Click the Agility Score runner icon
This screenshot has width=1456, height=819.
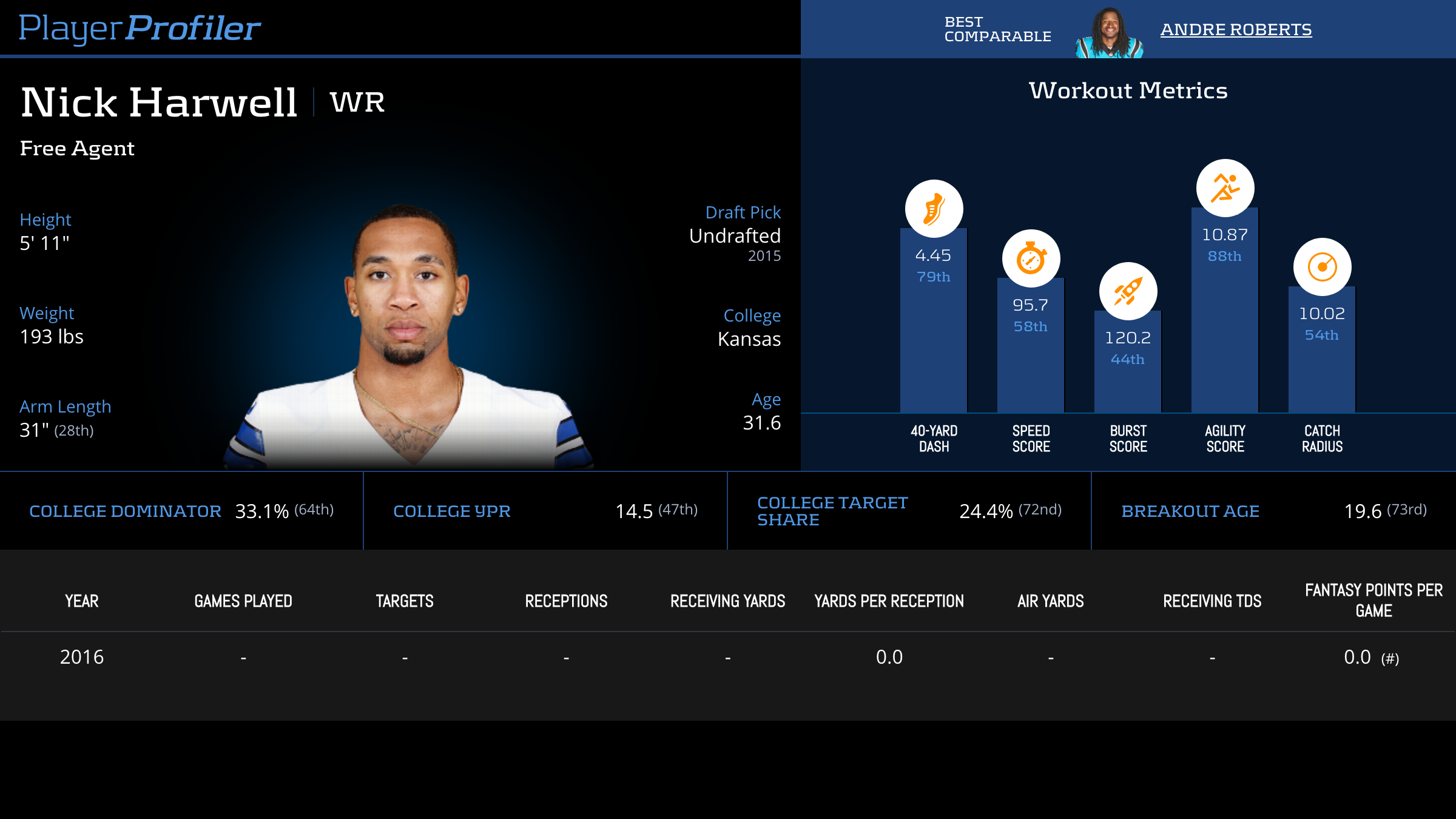tap(1225, 188)
